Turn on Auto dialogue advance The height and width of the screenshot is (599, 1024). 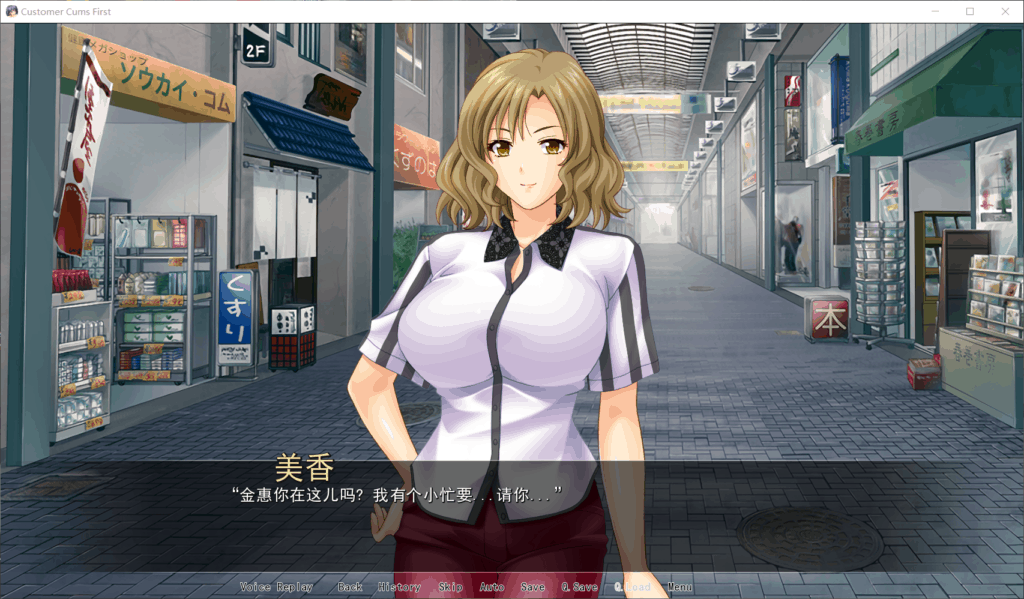492,587
